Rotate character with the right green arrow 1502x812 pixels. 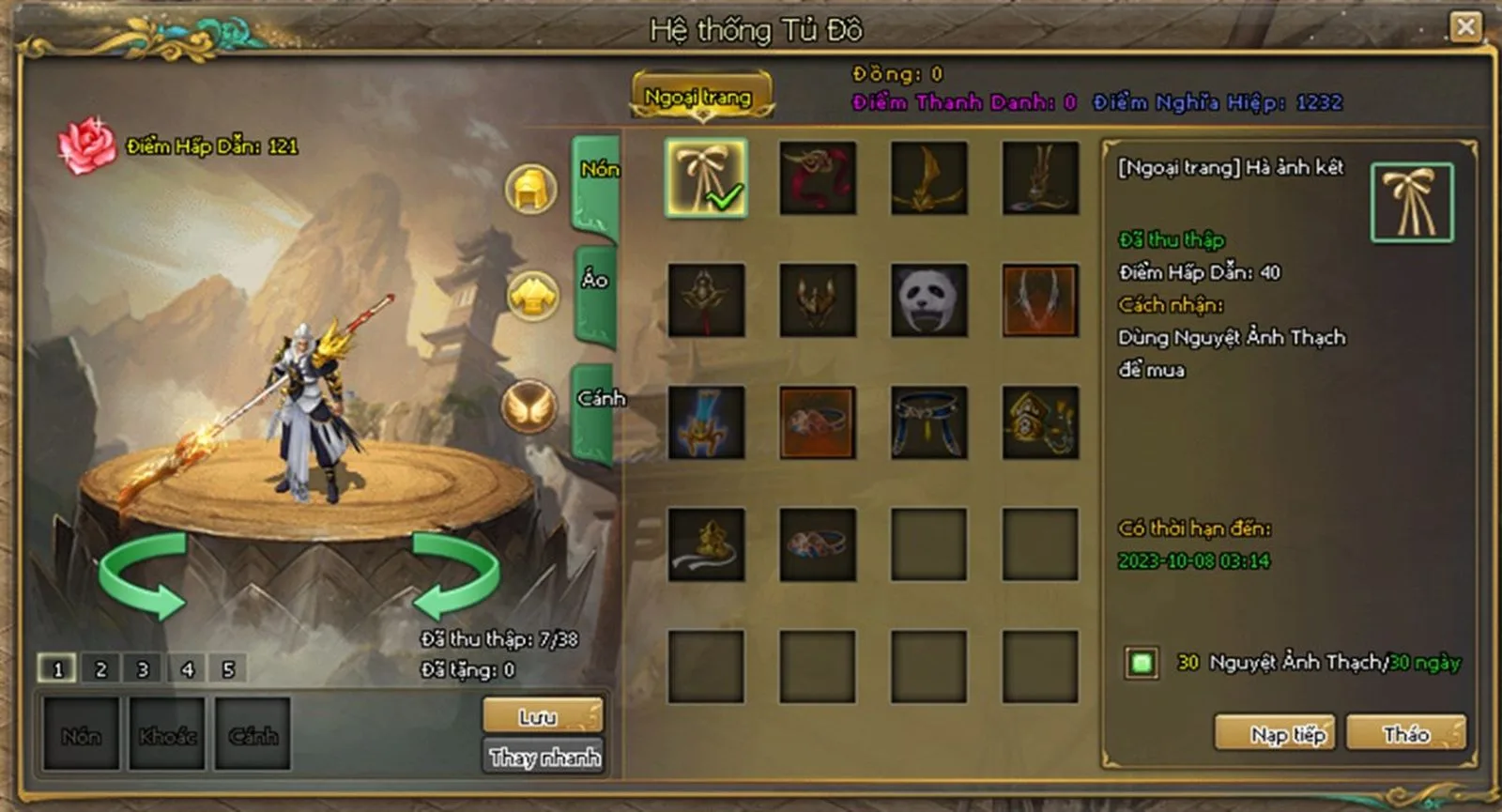[x=455, y=575]
